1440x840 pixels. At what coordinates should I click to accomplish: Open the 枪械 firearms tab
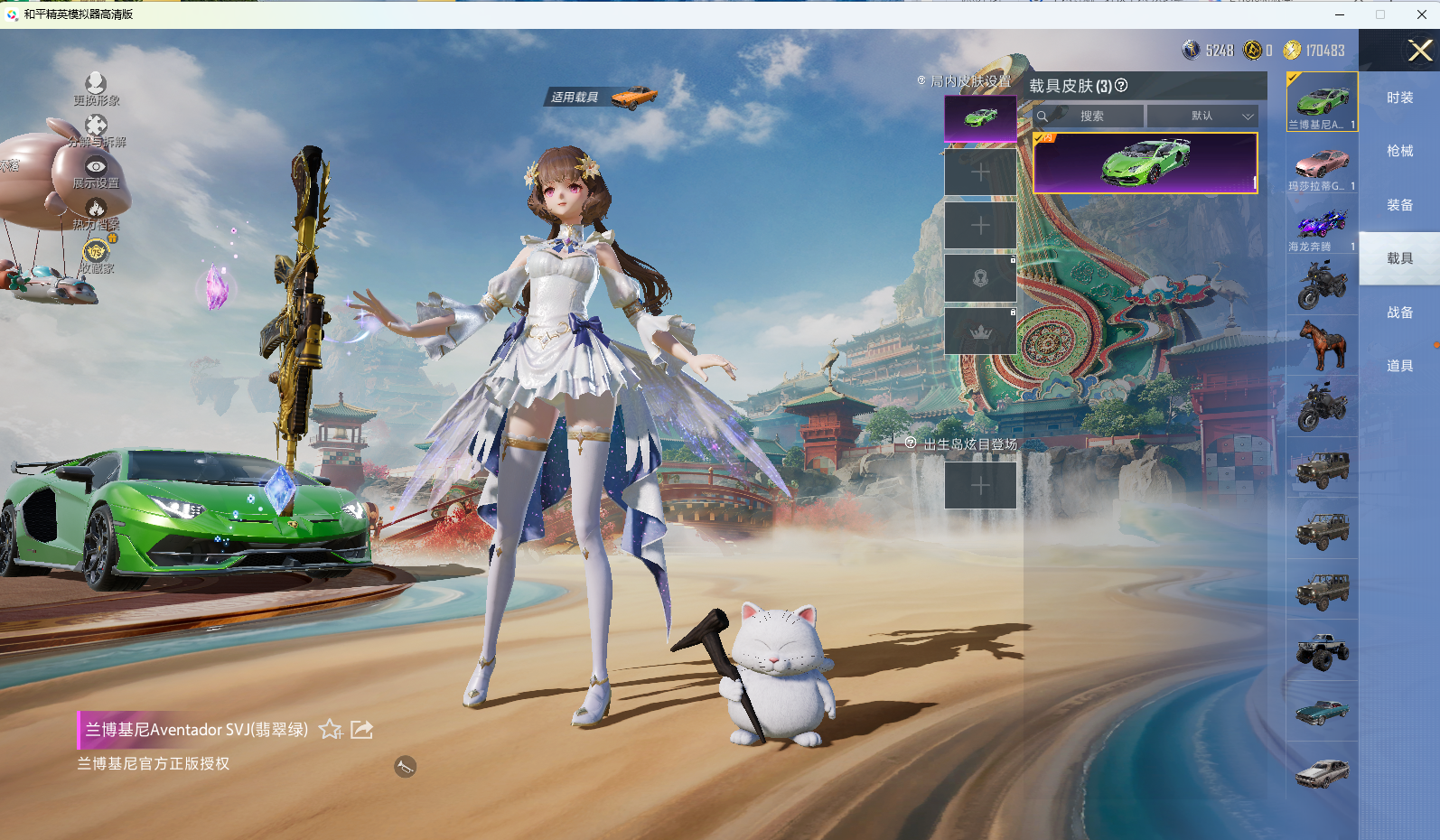pos(1399,151)
